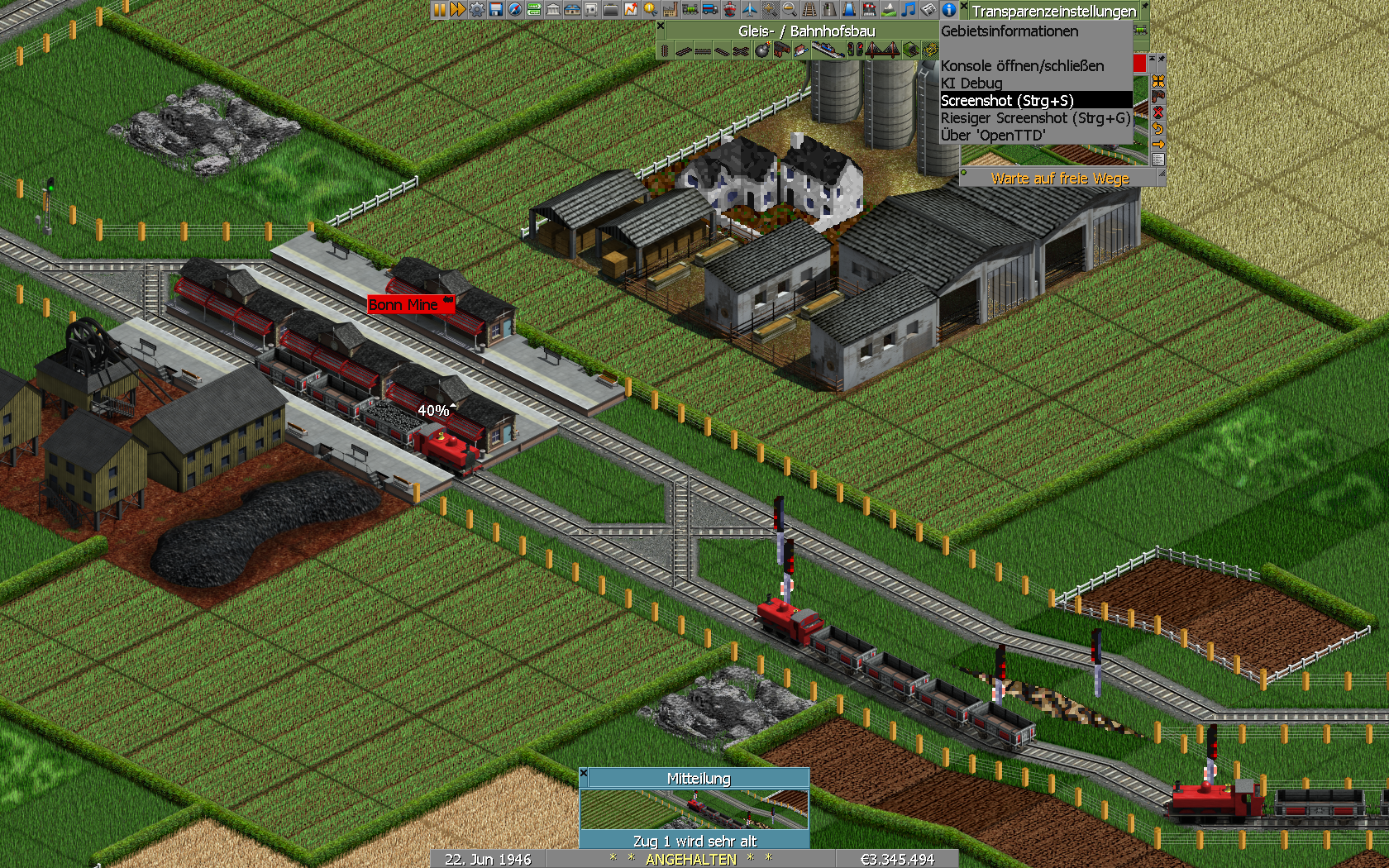Select the bridge building tool
The width and height of the screenshot is (1389, 868).
[x=883, y=50]
